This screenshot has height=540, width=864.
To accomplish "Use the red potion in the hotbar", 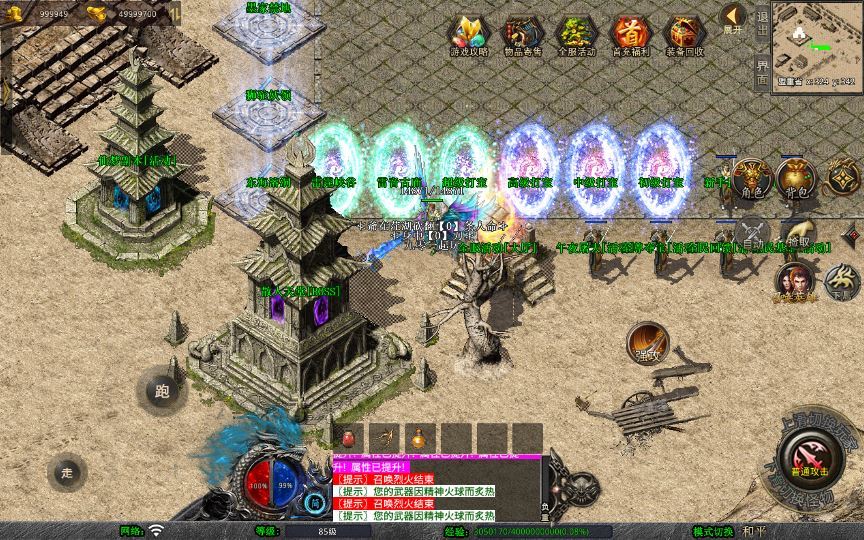I will (x=348, y=438).
